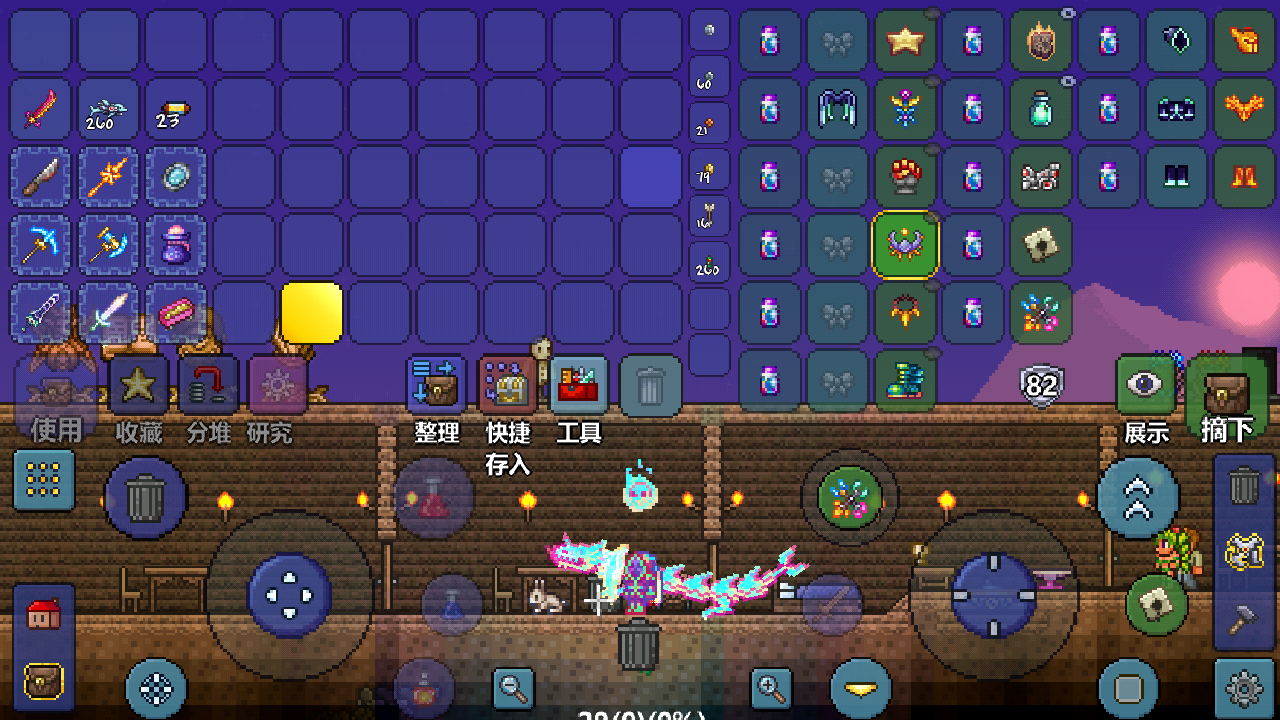The height and width of the screenshot is (720, 1280).
Task: Select the purple sack item slot
Action: (177, 245)
